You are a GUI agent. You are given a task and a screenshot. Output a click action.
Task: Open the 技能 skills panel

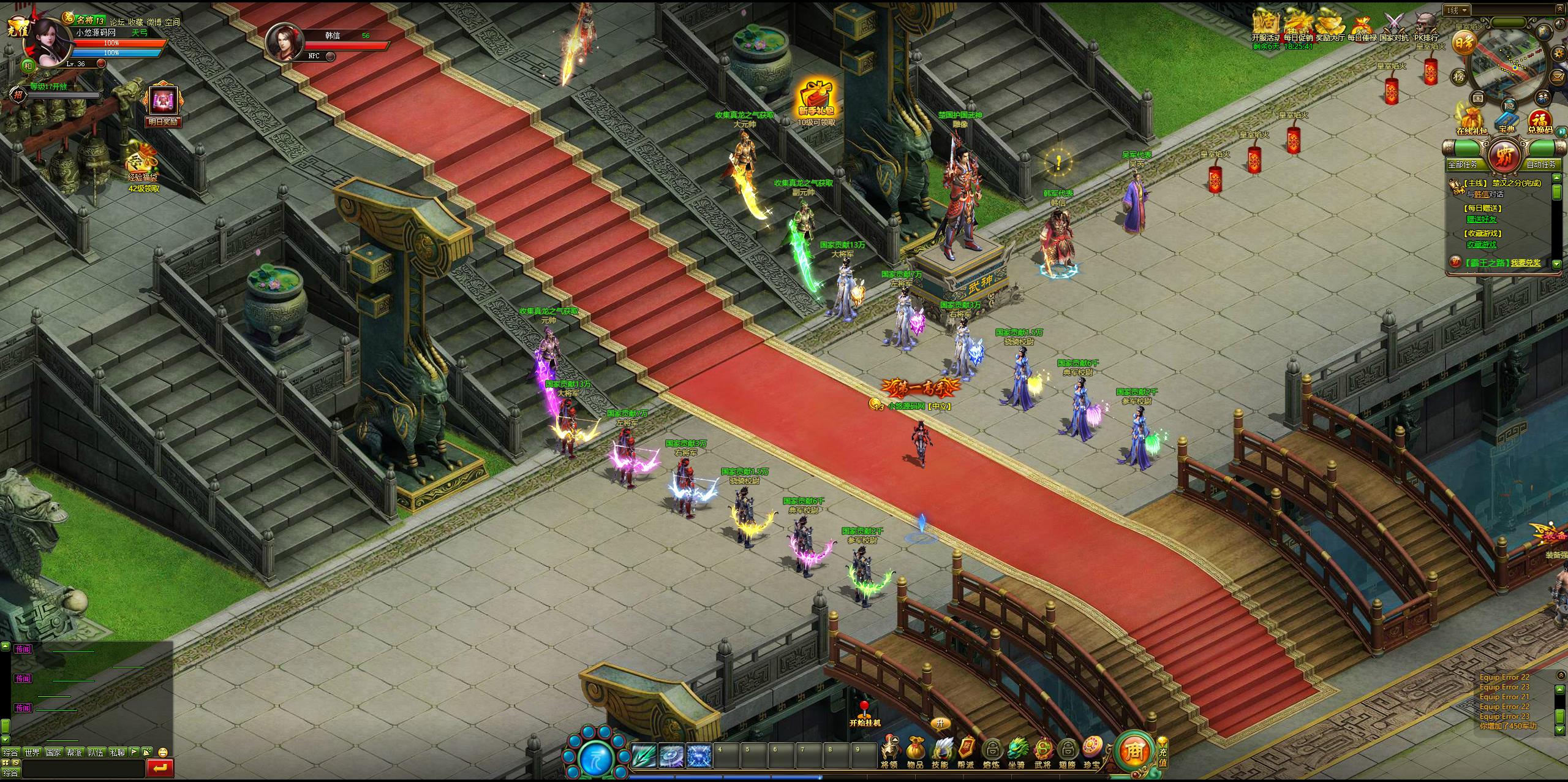(940, 751)
